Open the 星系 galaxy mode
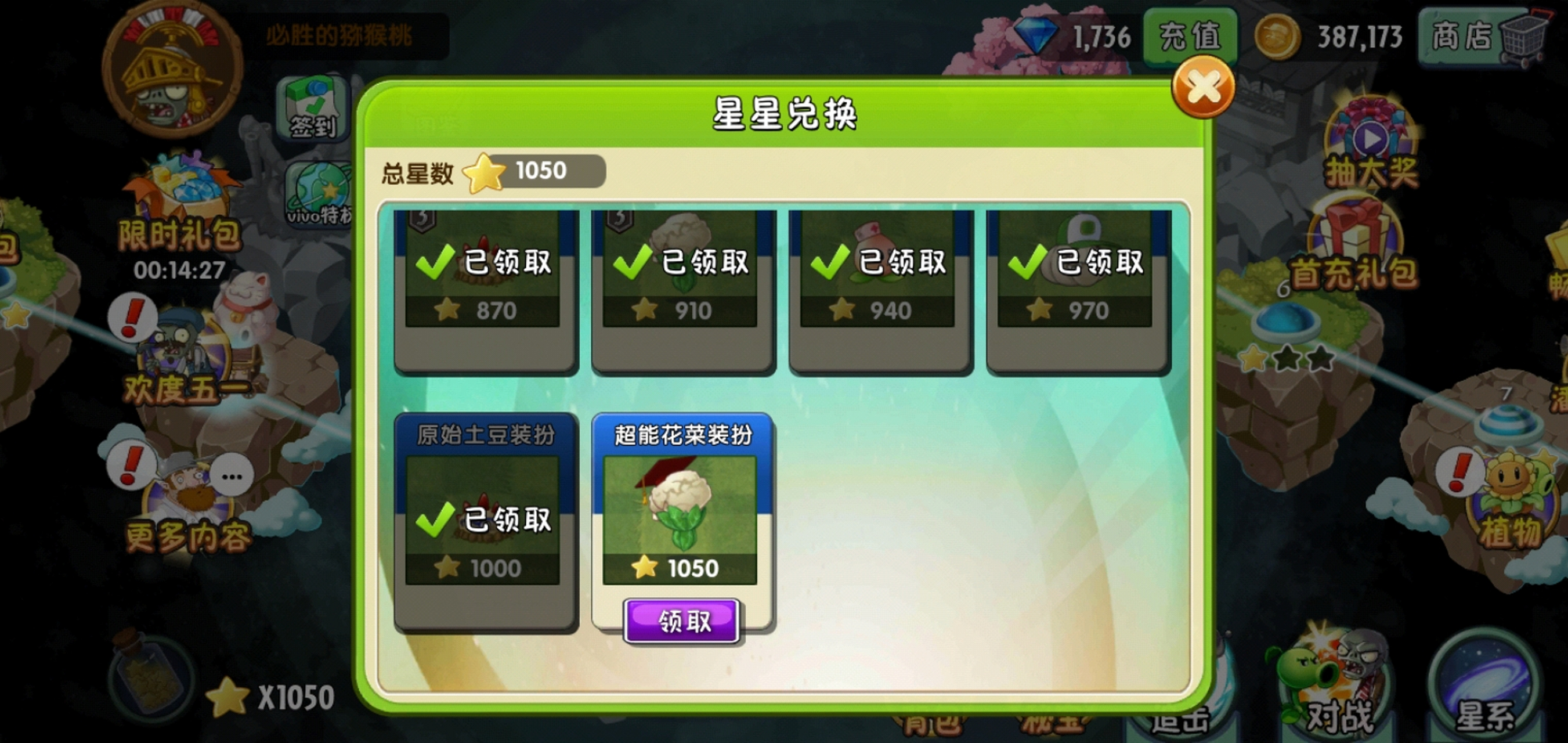 pos(1485,682)
